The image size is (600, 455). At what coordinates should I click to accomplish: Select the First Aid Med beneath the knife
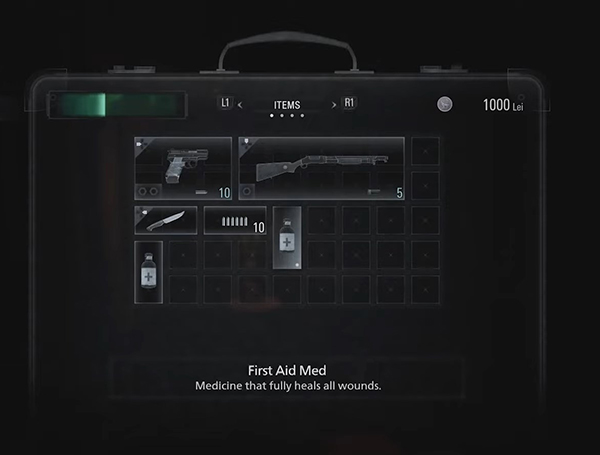coord(149,271)
